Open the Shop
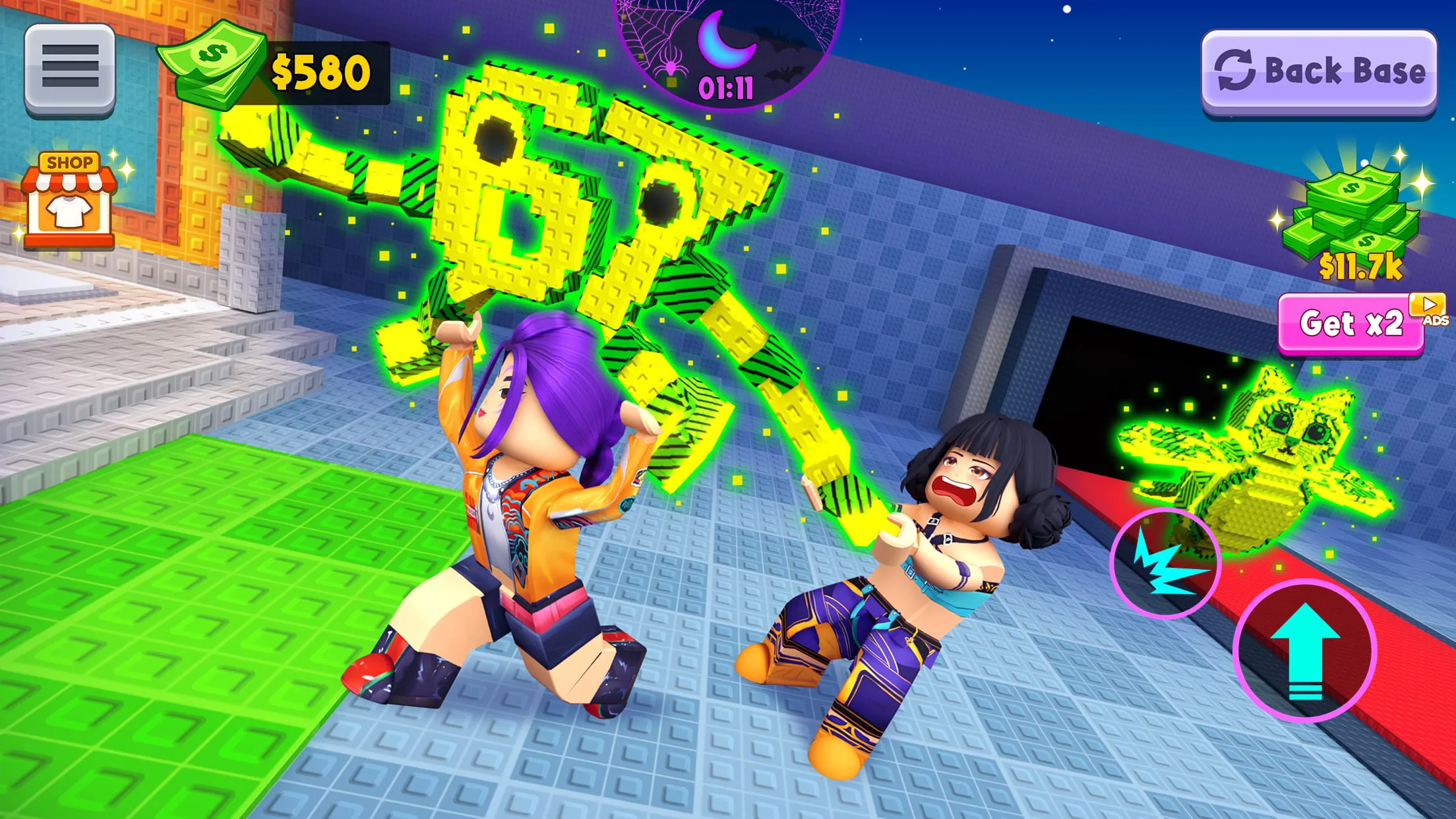The height and width of the screenshot is (819, 1456). (69, 200)
